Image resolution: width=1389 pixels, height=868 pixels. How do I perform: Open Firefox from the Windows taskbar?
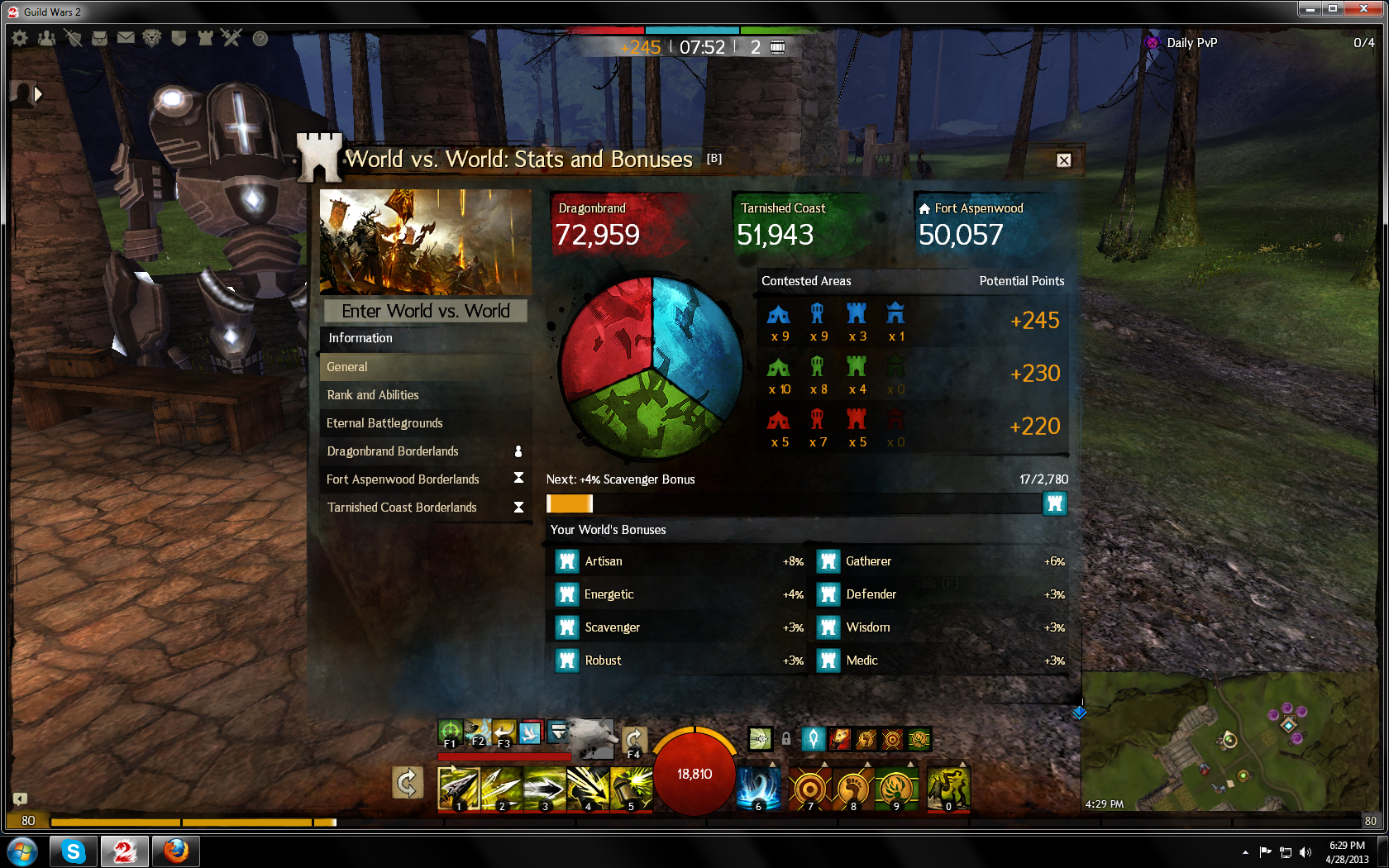175,851
